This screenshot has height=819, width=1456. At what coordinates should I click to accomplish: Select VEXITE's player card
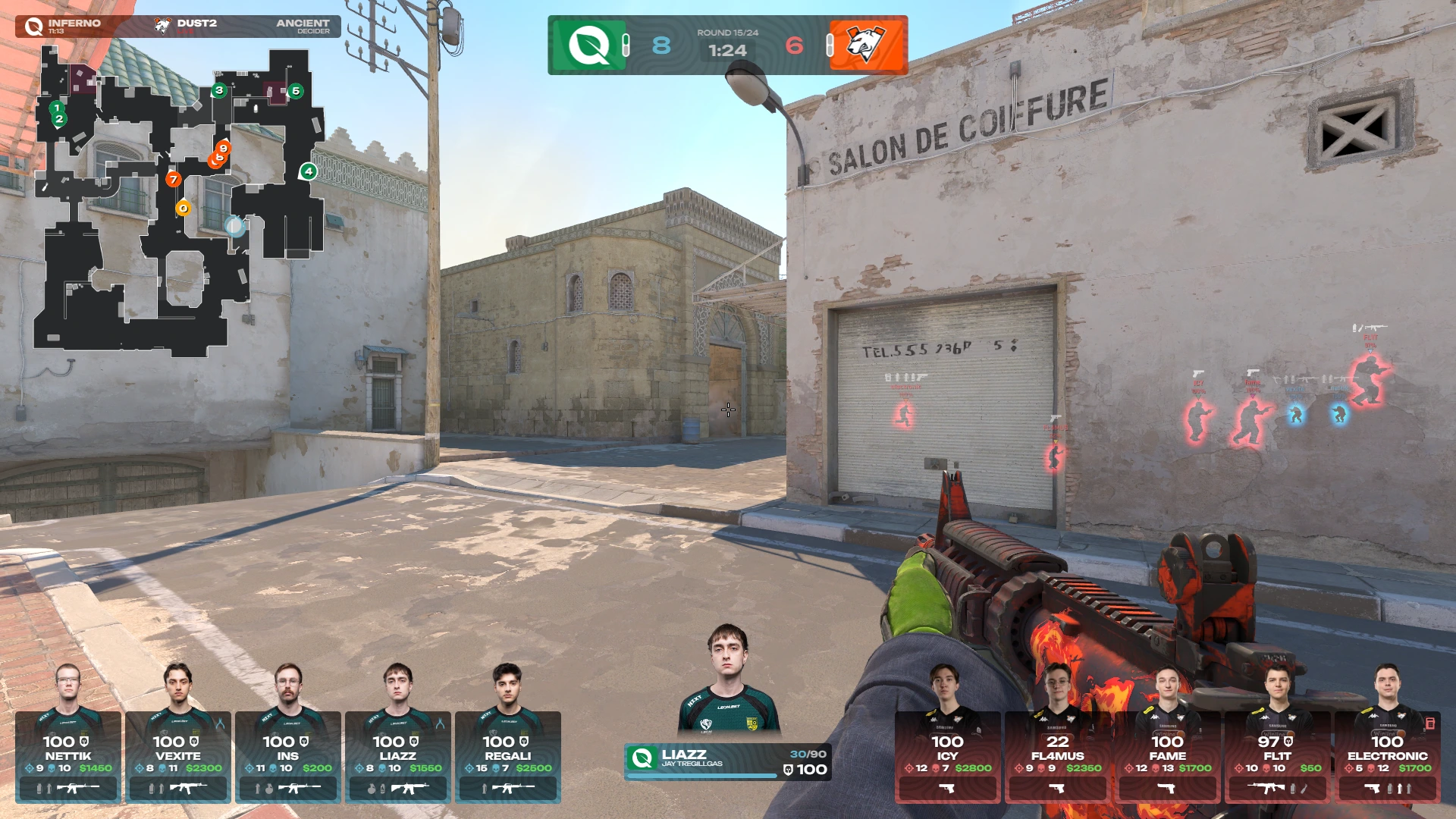click(178, 756)
